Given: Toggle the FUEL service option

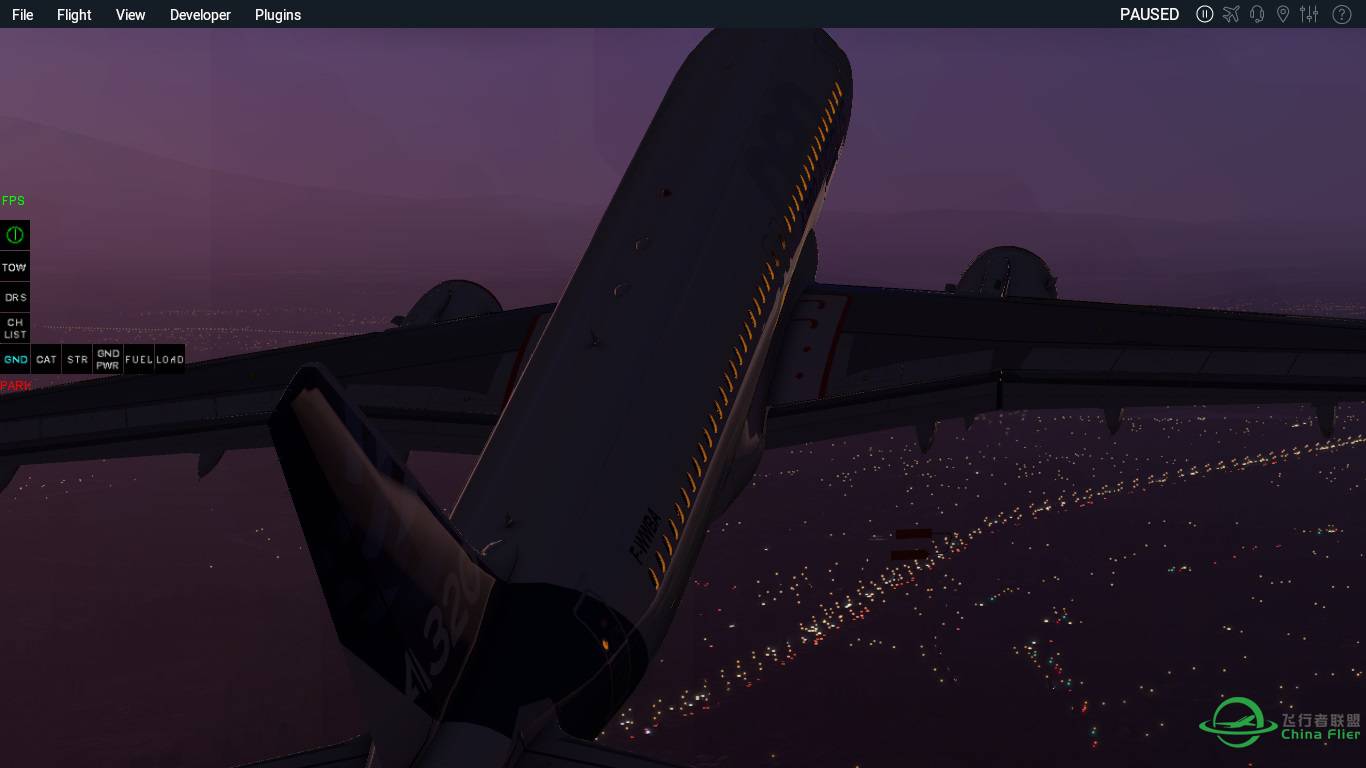Looking at the screenshot, I should click(139, 358).
